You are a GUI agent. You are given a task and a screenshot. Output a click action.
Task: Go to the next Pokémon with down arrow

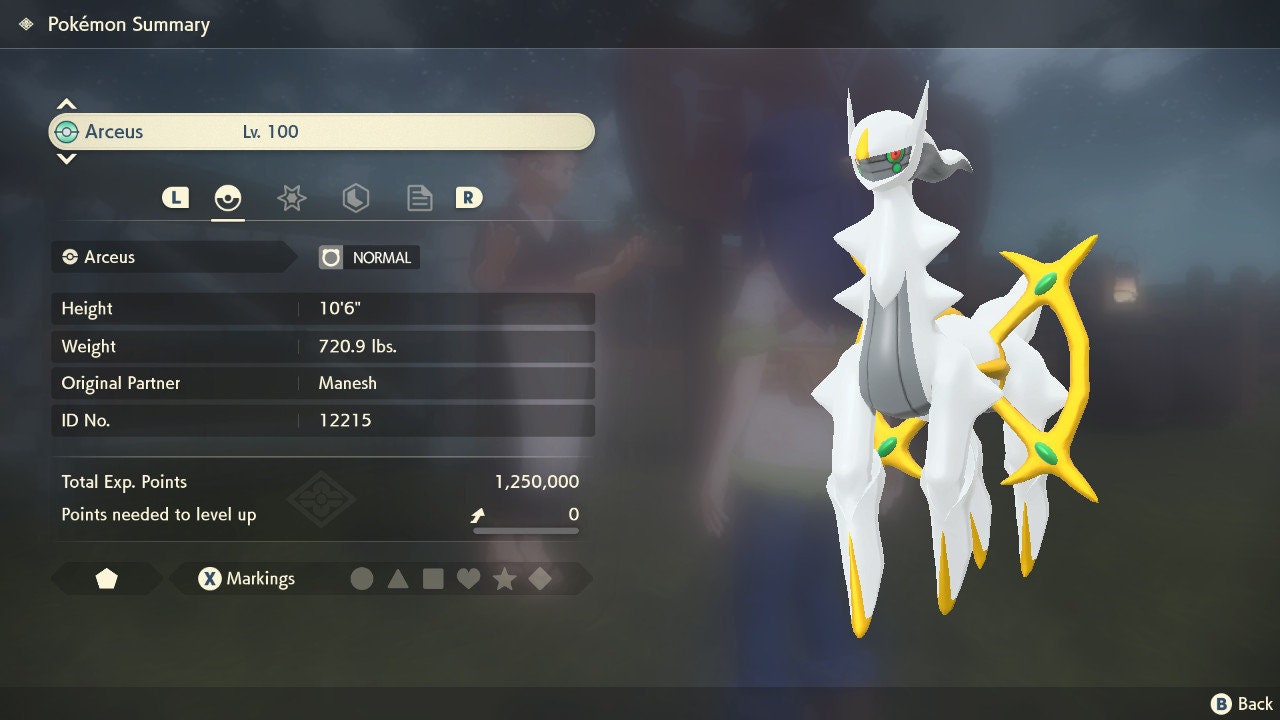click(66, 158)
